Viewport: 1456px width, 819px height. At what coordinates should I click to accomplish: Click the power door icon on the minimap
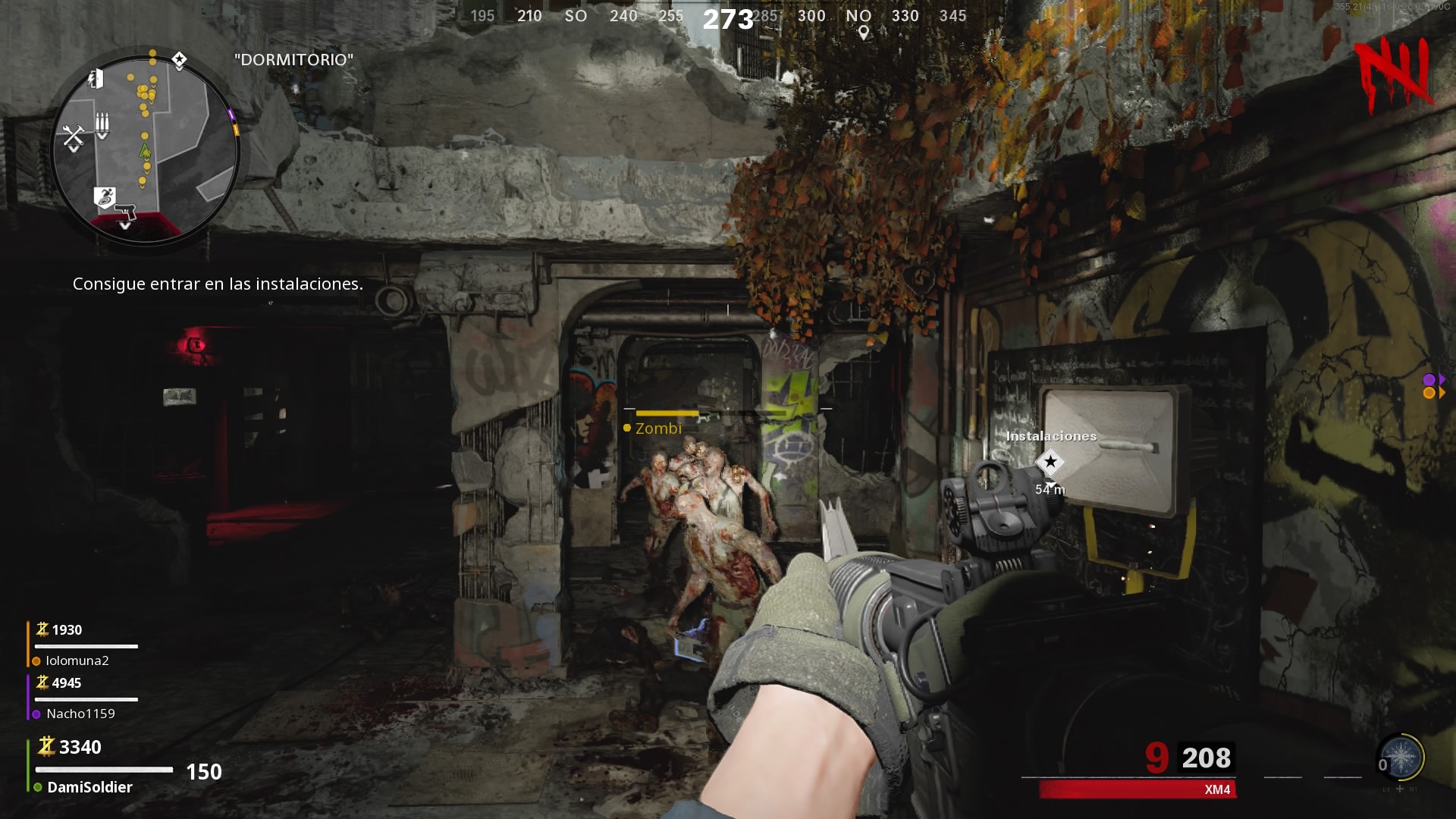pos(96,78)
